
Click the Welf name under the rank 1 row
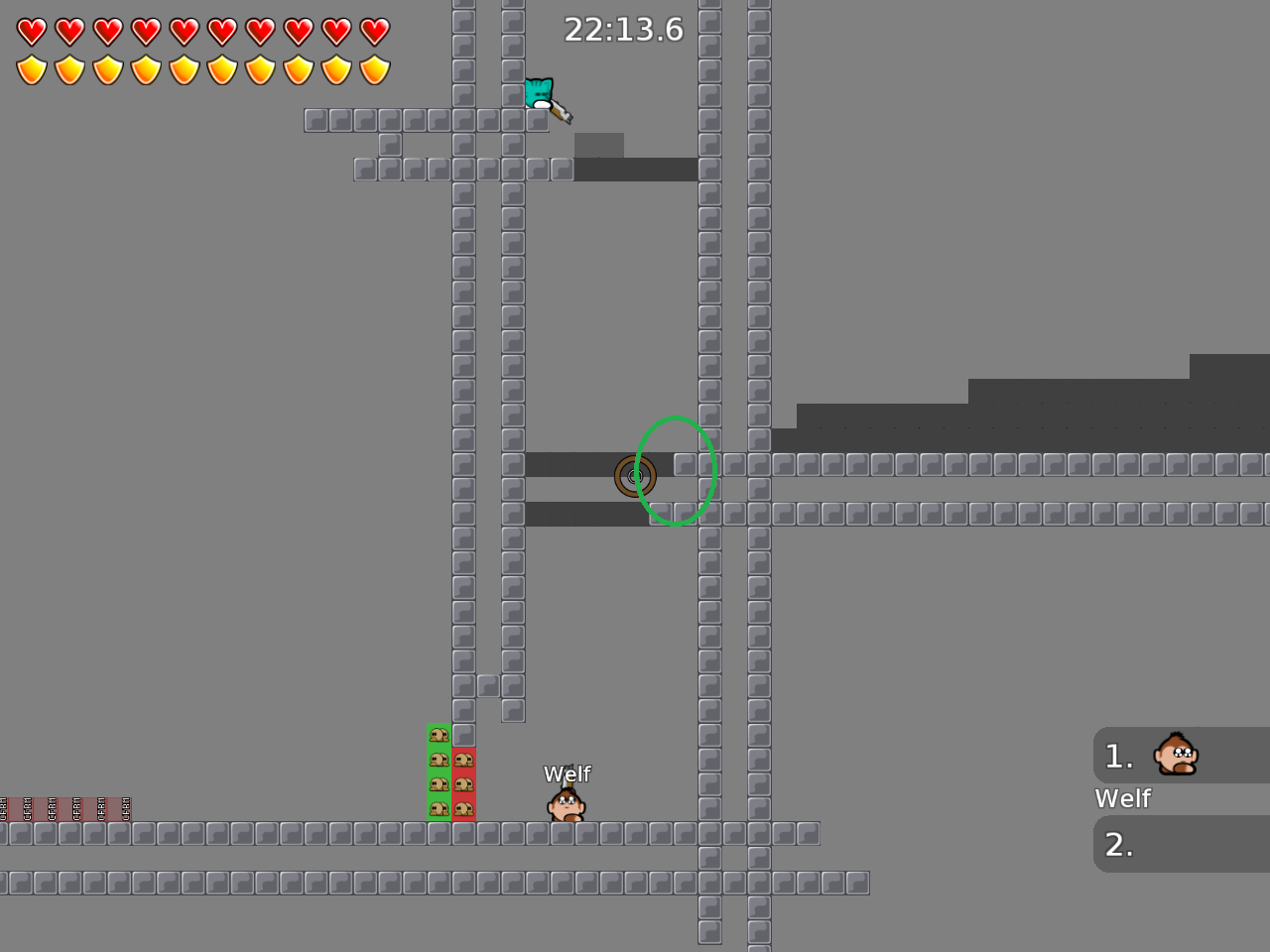[1121, 798]
